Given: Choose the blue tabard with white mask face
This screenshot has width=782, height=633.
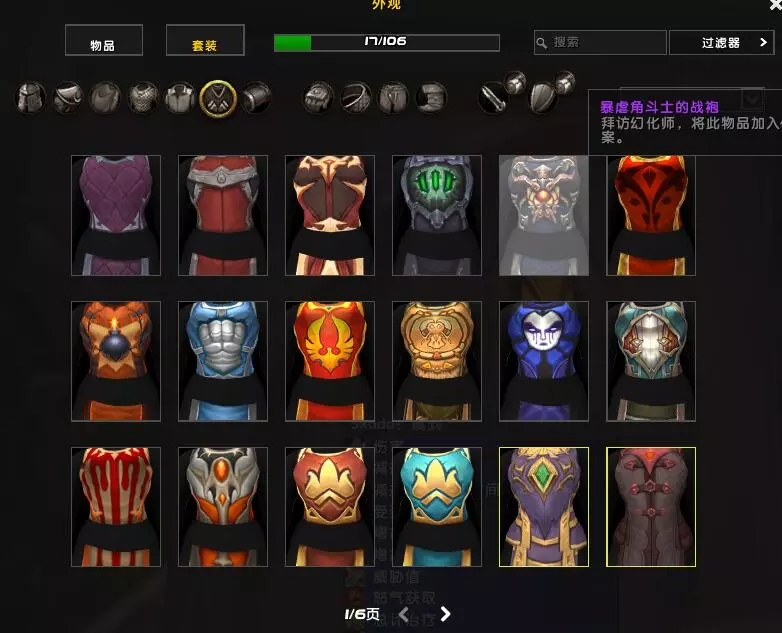Looking at the screenshot, I should [544, 361].
